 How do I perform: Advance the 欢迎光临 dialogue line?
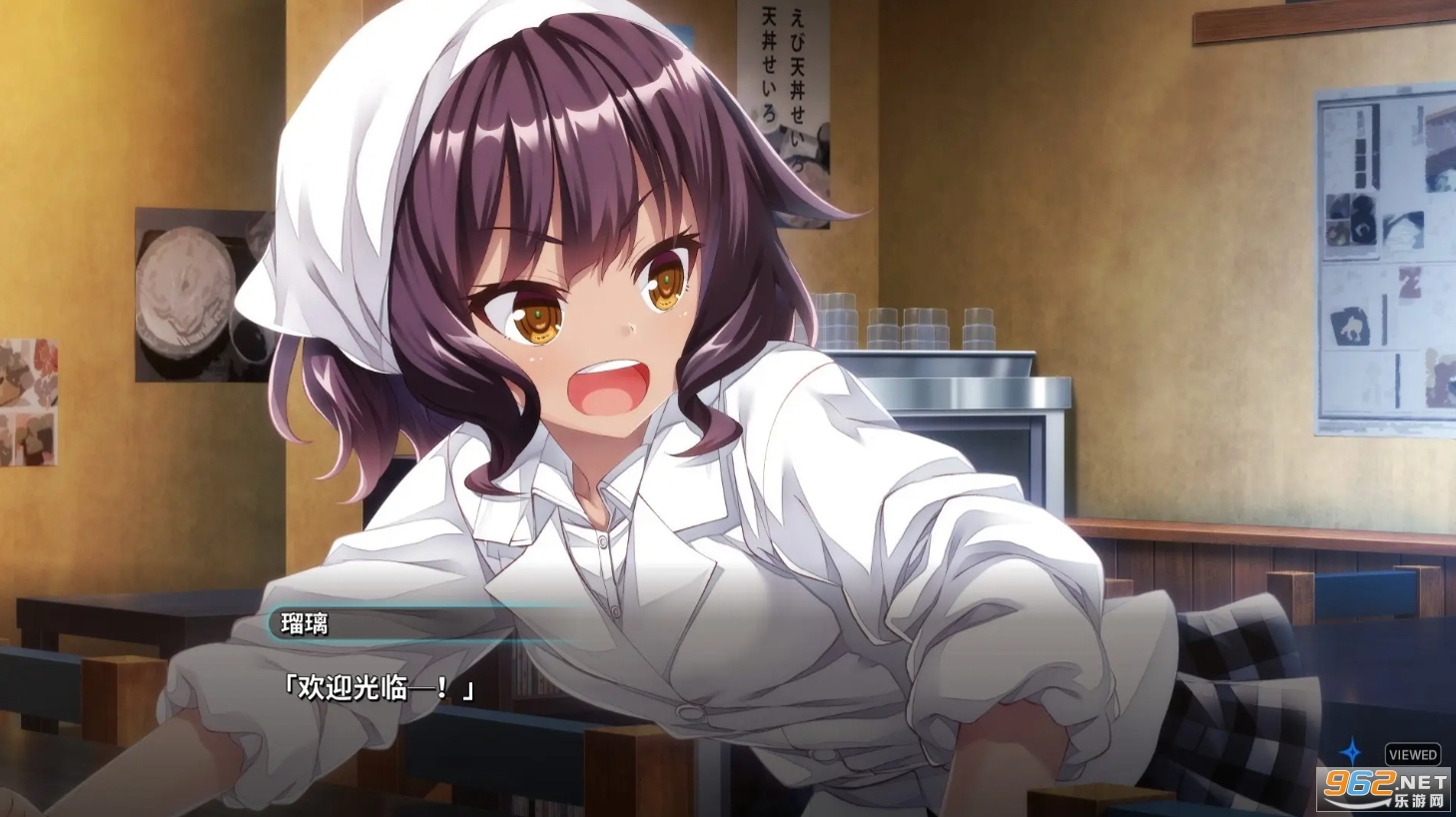(x=377, y=687)
